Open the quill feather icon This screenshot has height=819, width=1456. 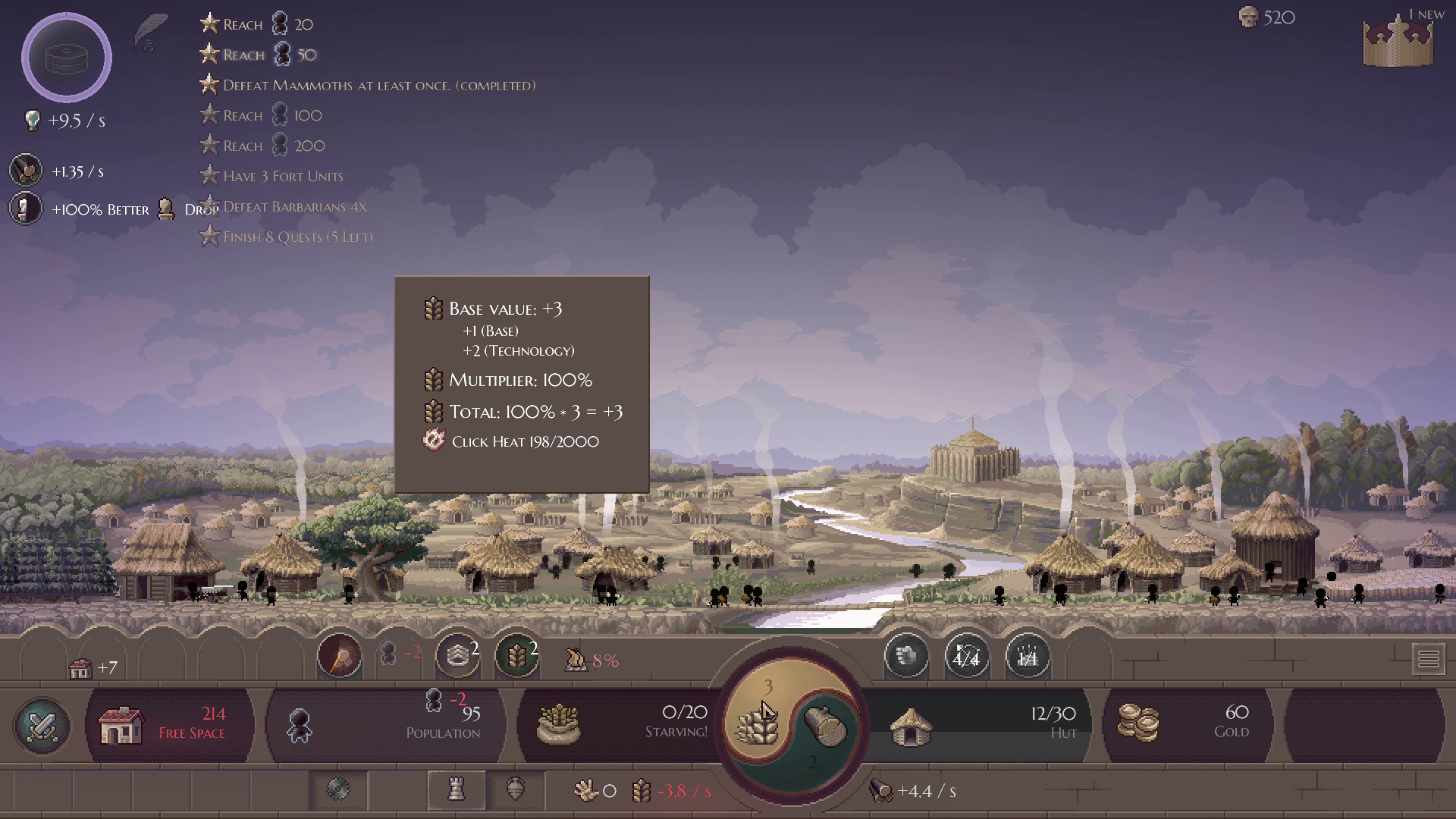coord(151,32)
